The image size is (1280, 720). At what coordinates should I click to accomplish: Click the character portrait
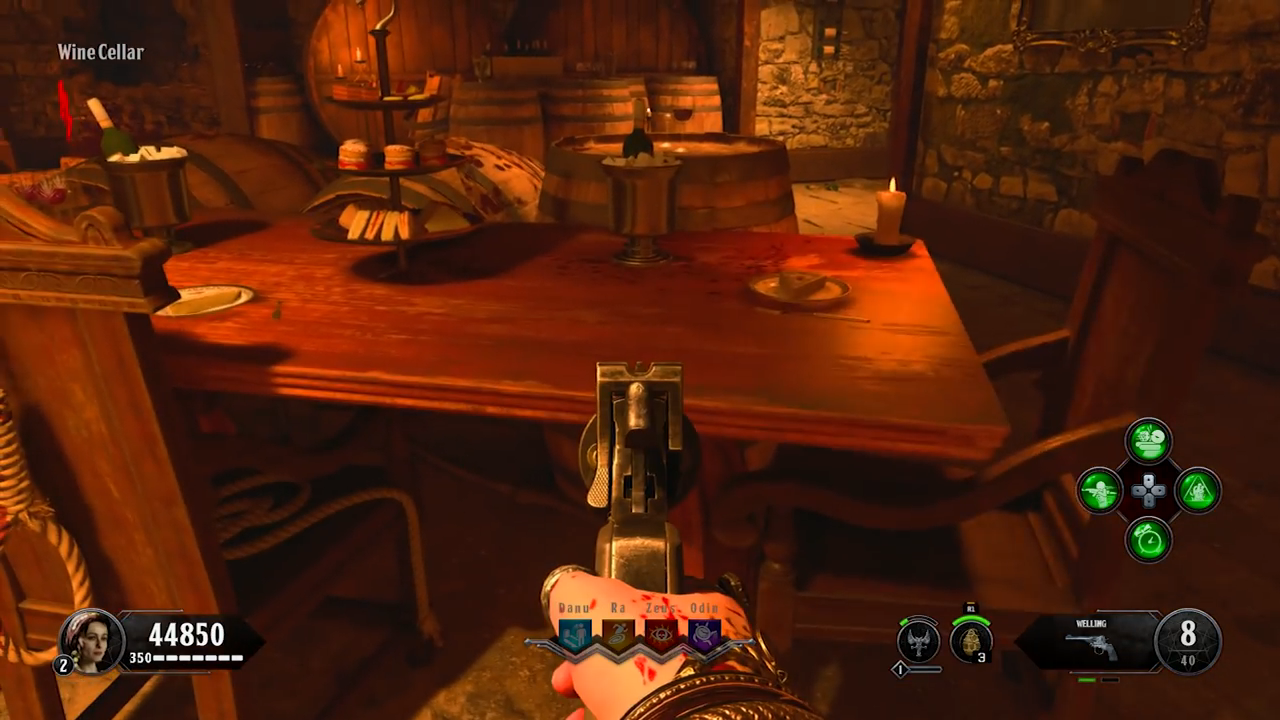[x=91, y=640]
